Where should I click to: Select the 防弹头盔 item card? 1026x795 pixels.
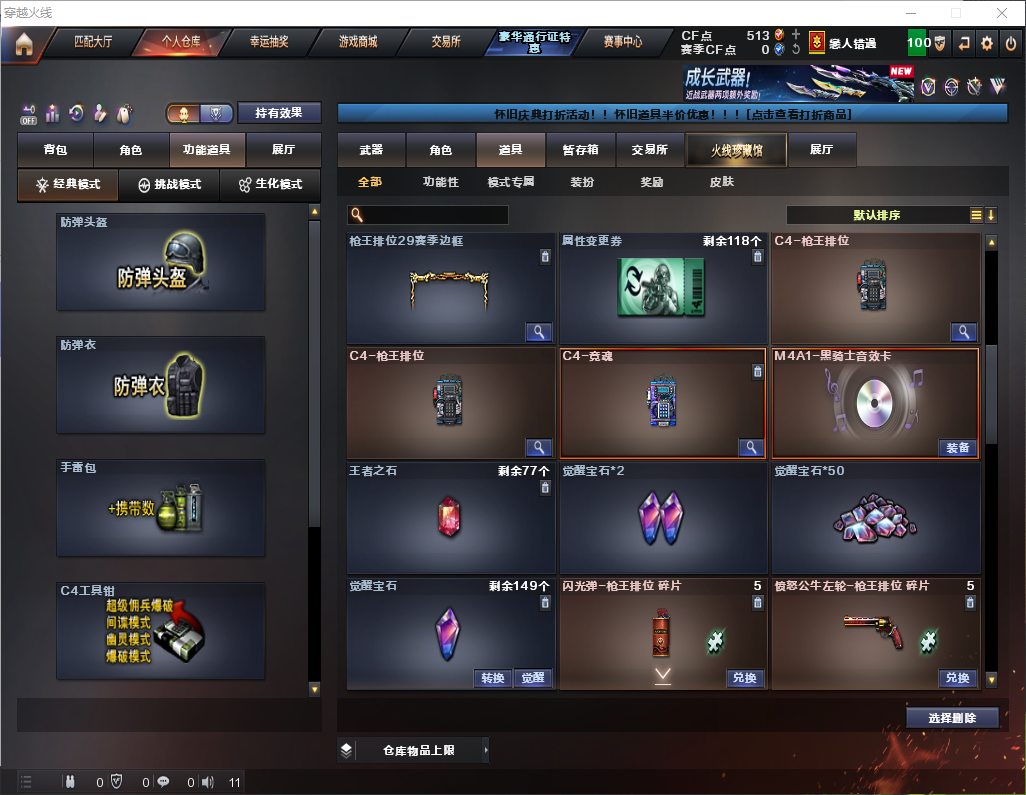(x=161, y=262)
